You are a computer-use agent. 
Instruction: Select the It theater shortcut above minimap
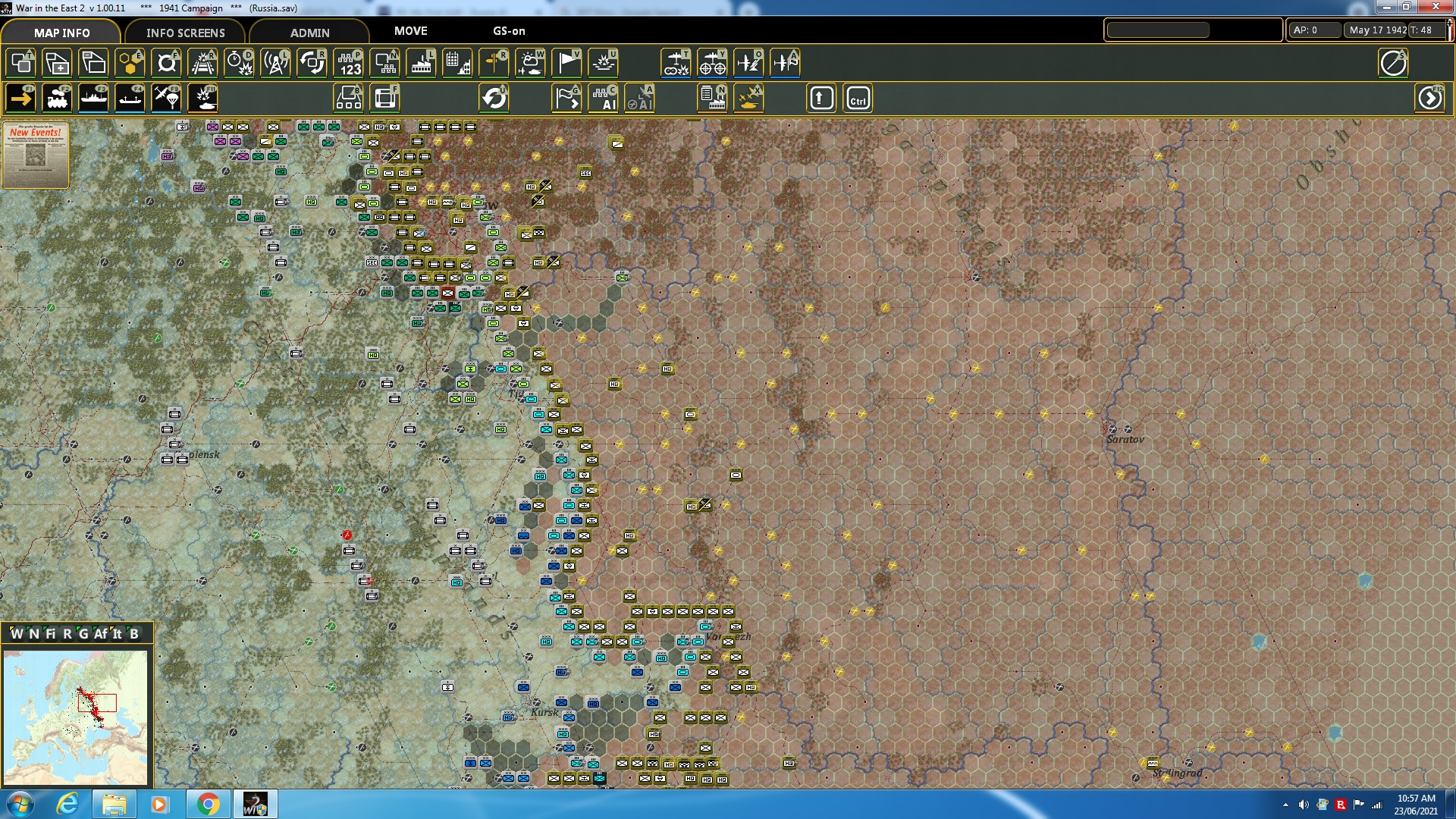point(118,632)
